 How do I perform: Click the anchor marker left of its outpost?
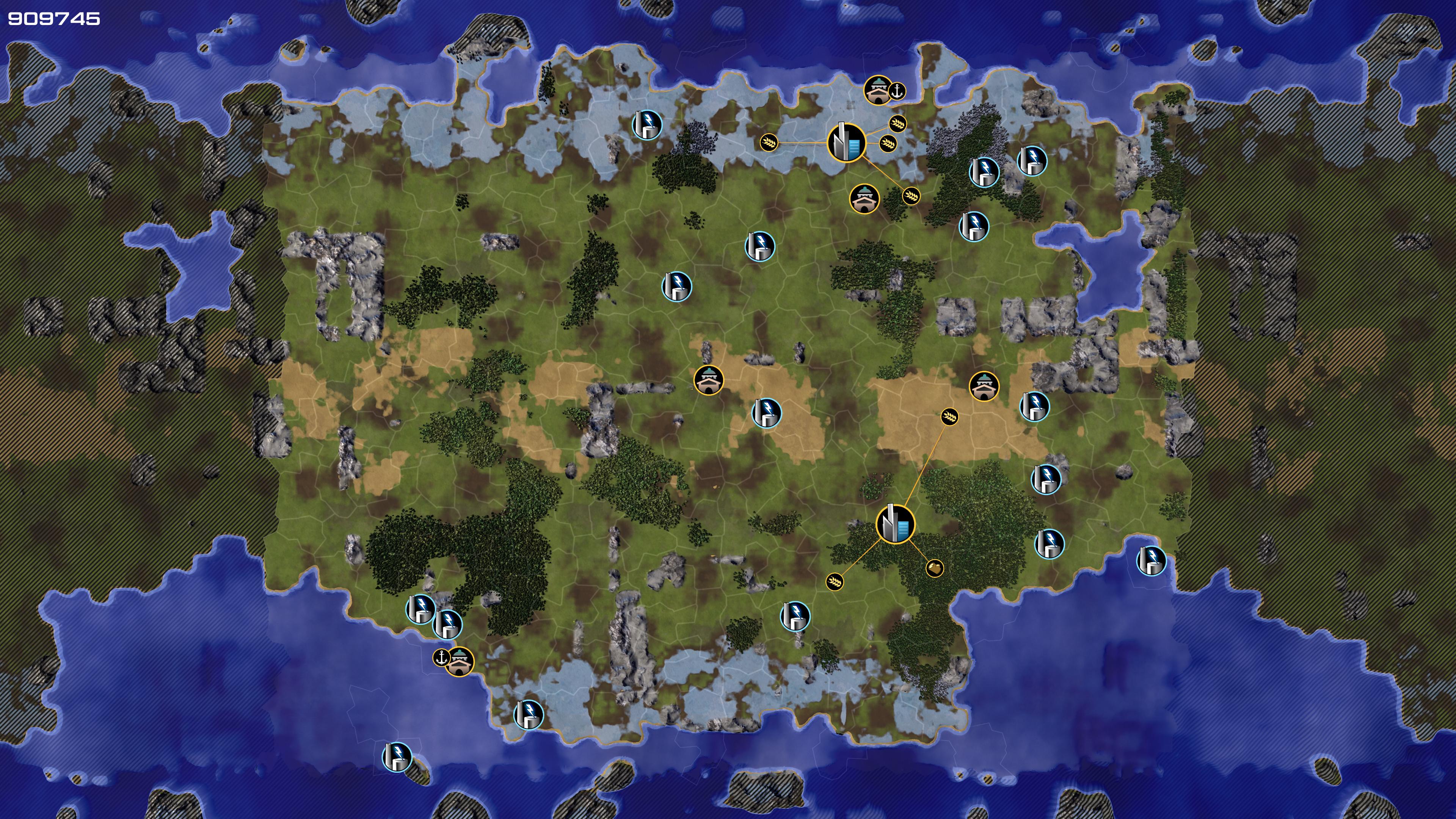441,657
